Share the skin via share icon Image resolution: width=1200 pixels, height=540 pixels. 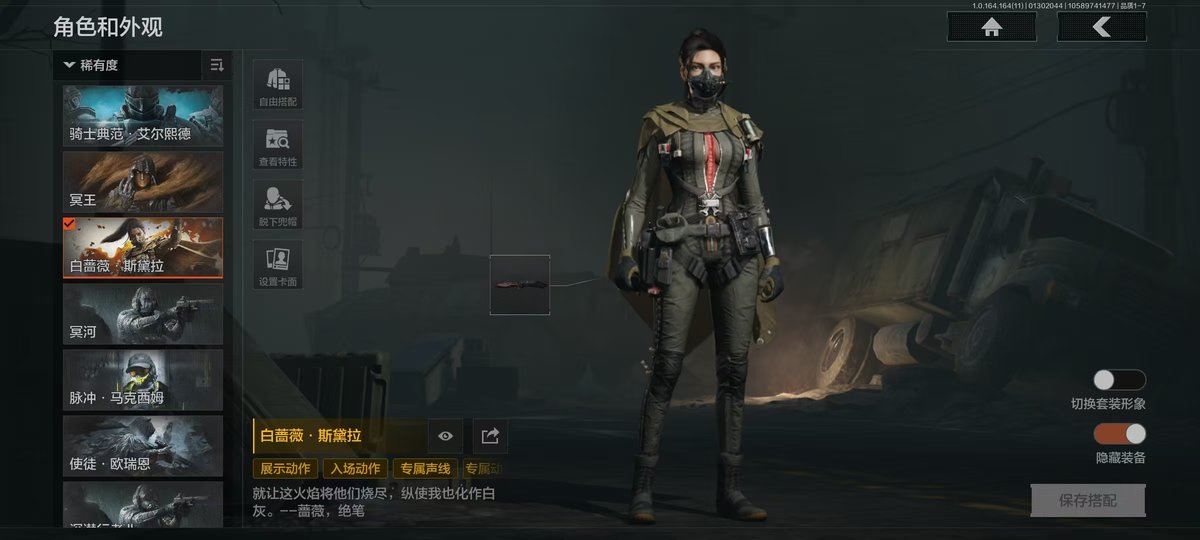pos(490,436)
